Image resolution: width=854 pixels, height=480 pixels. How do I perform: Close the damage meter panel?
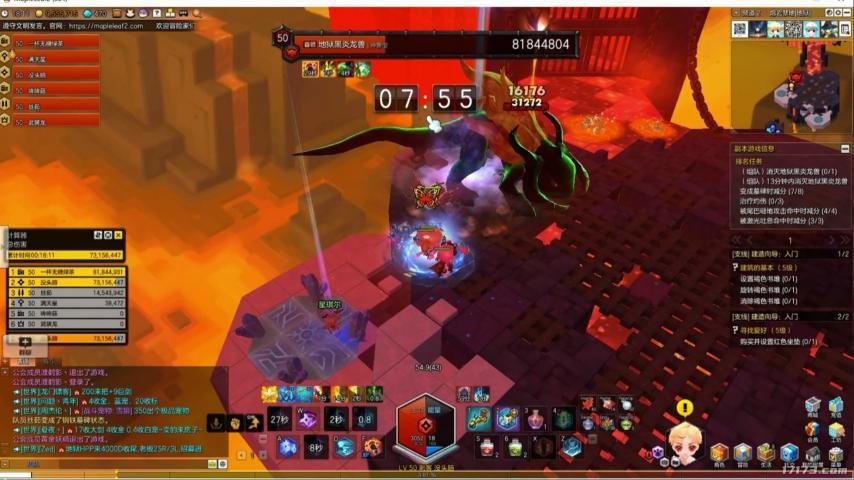coord(118,235)
